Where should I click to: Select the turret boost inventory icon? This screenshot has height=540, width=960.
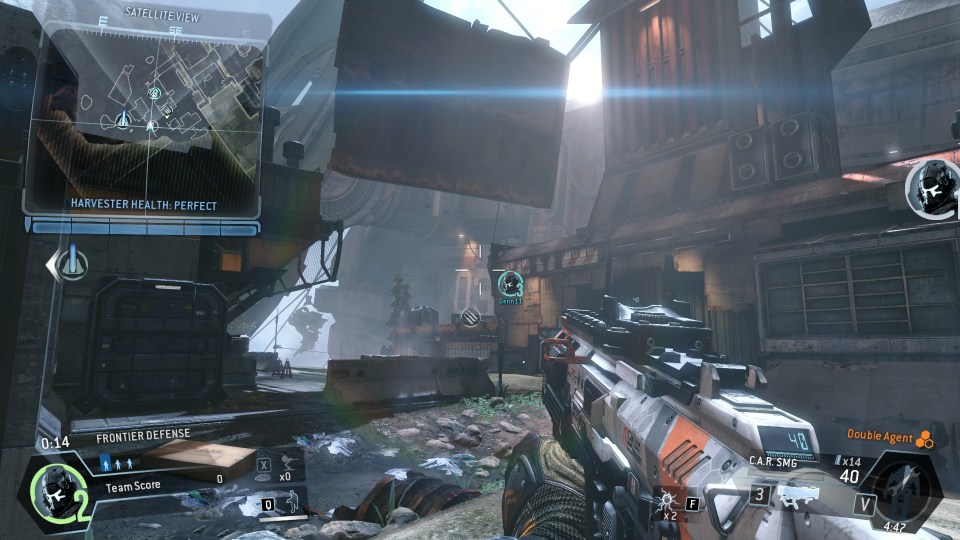287,463
